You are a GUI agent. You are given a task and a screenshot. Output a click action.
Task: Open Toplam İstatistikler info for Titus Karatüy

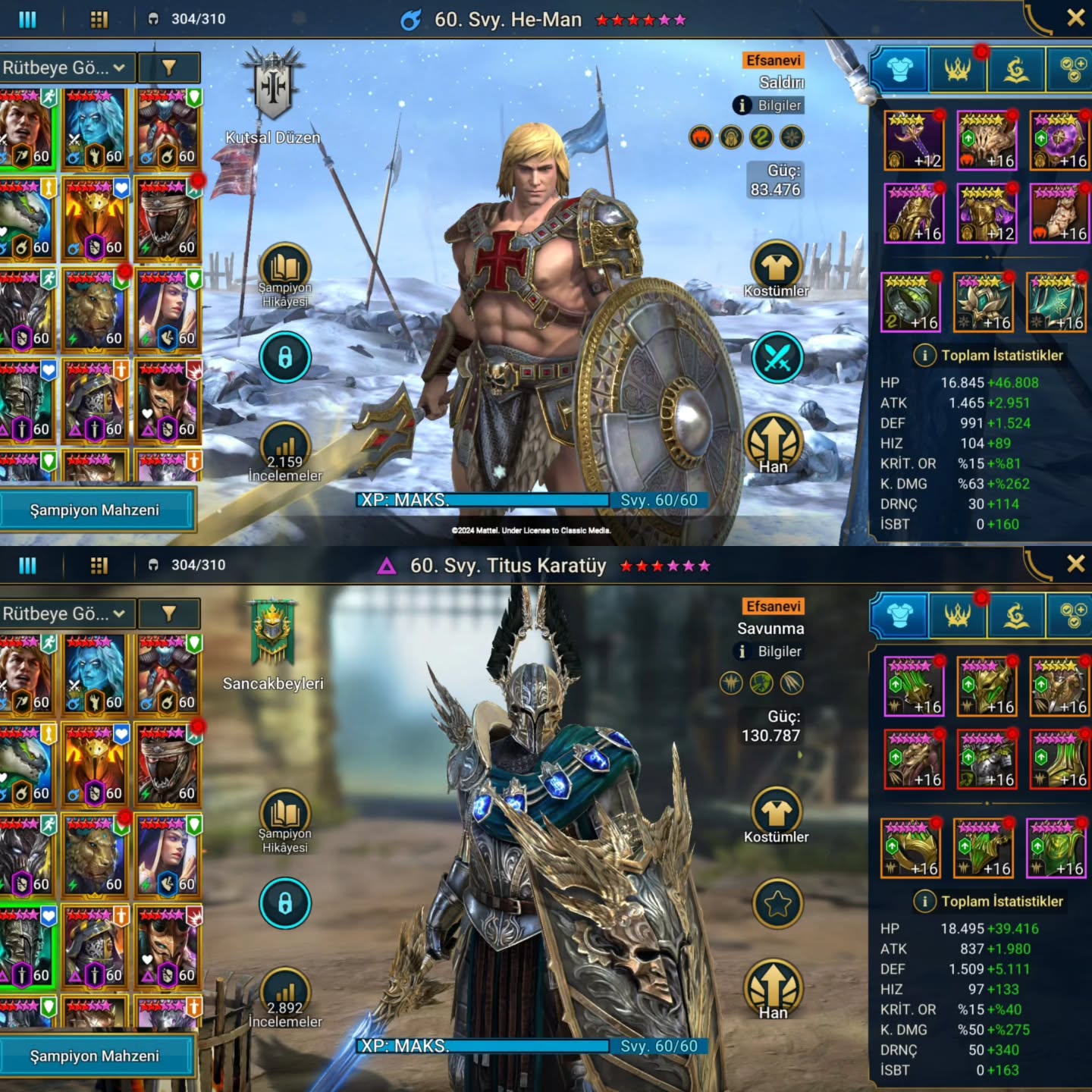click(924, 901)
